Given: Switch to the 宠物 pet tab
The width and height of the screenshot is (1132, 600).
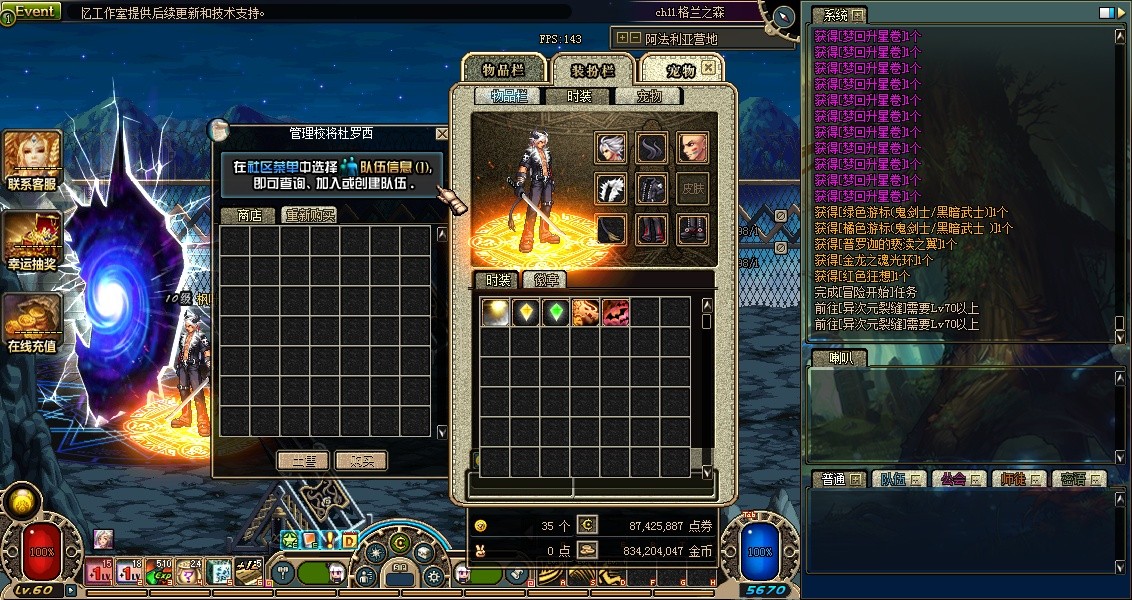Looking at the screenshot, I should [680, 70].
